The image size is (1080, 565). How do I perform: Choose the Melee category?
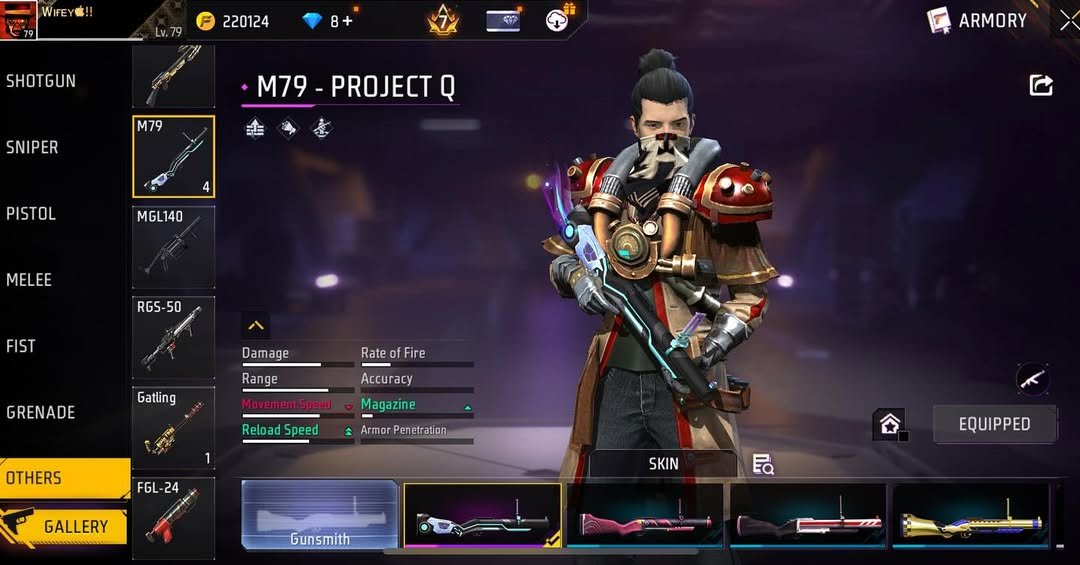coord(29,280)
